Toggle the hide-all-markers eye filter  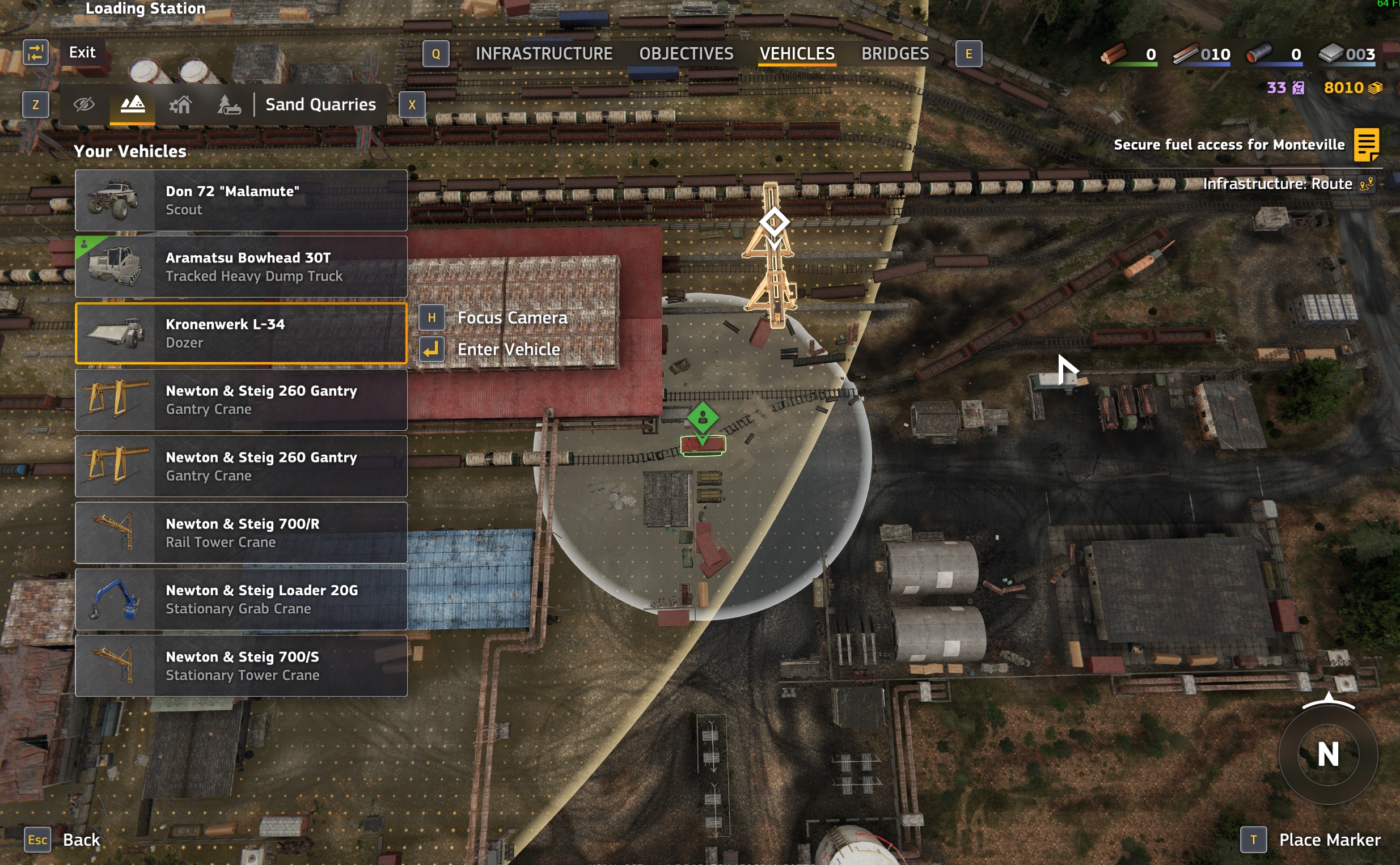click(83, 104)
